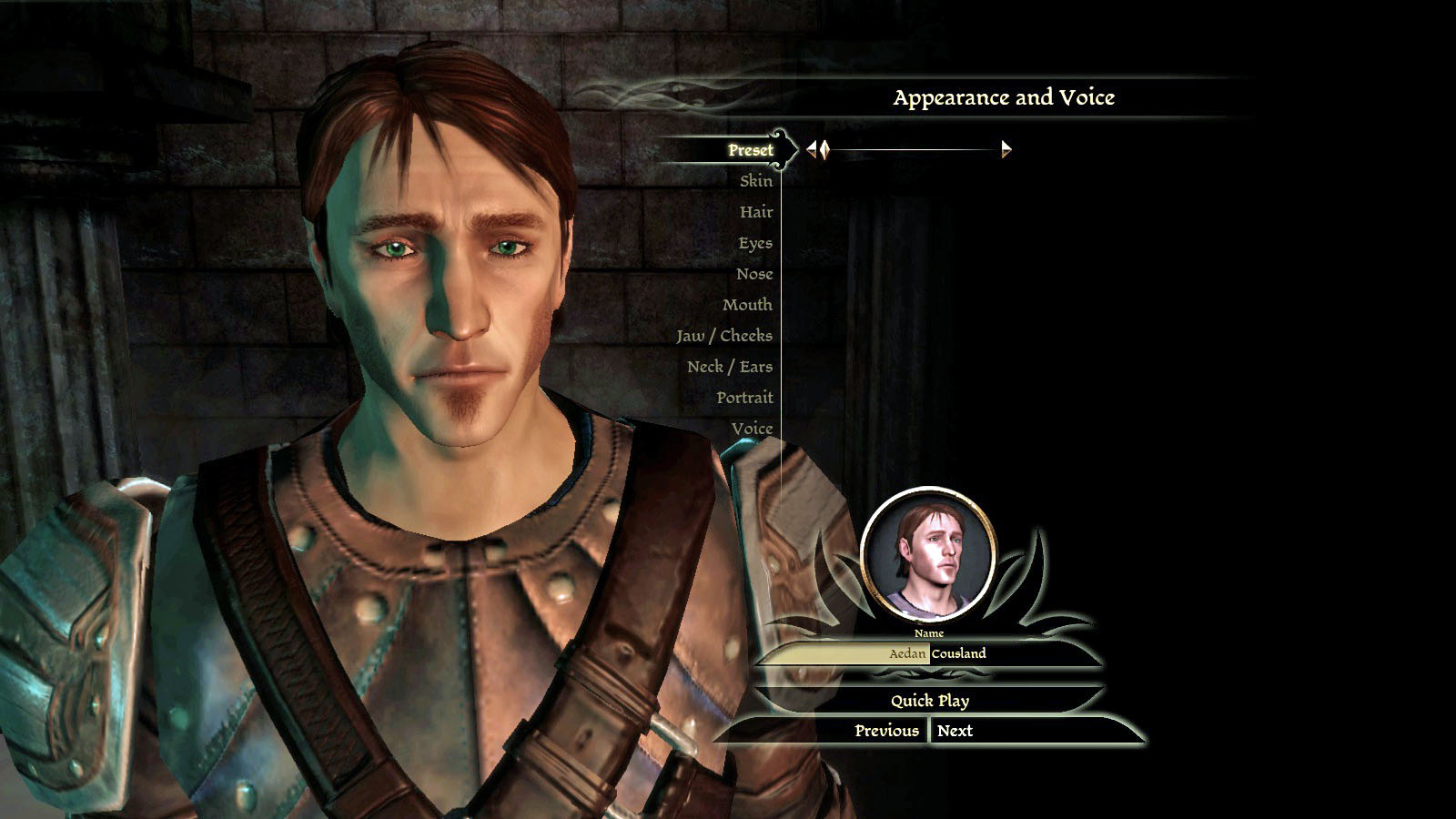Continue with the Next button
This screenshot has height=819, width=1456.
[955, 731]
